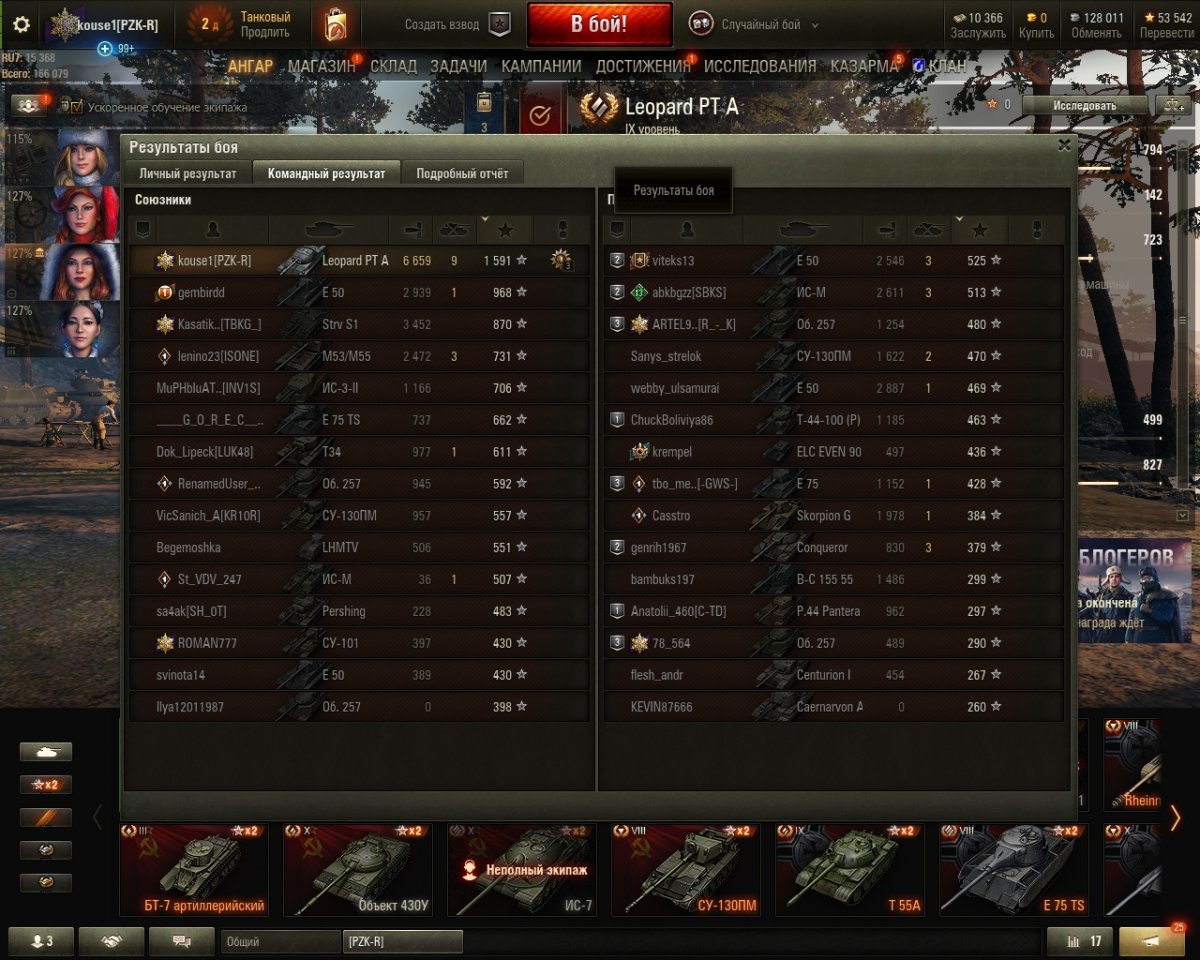This screenshot has width=1200, height=960.
Task: Open the СКЛАД depot menu
Action: point(393,67)
